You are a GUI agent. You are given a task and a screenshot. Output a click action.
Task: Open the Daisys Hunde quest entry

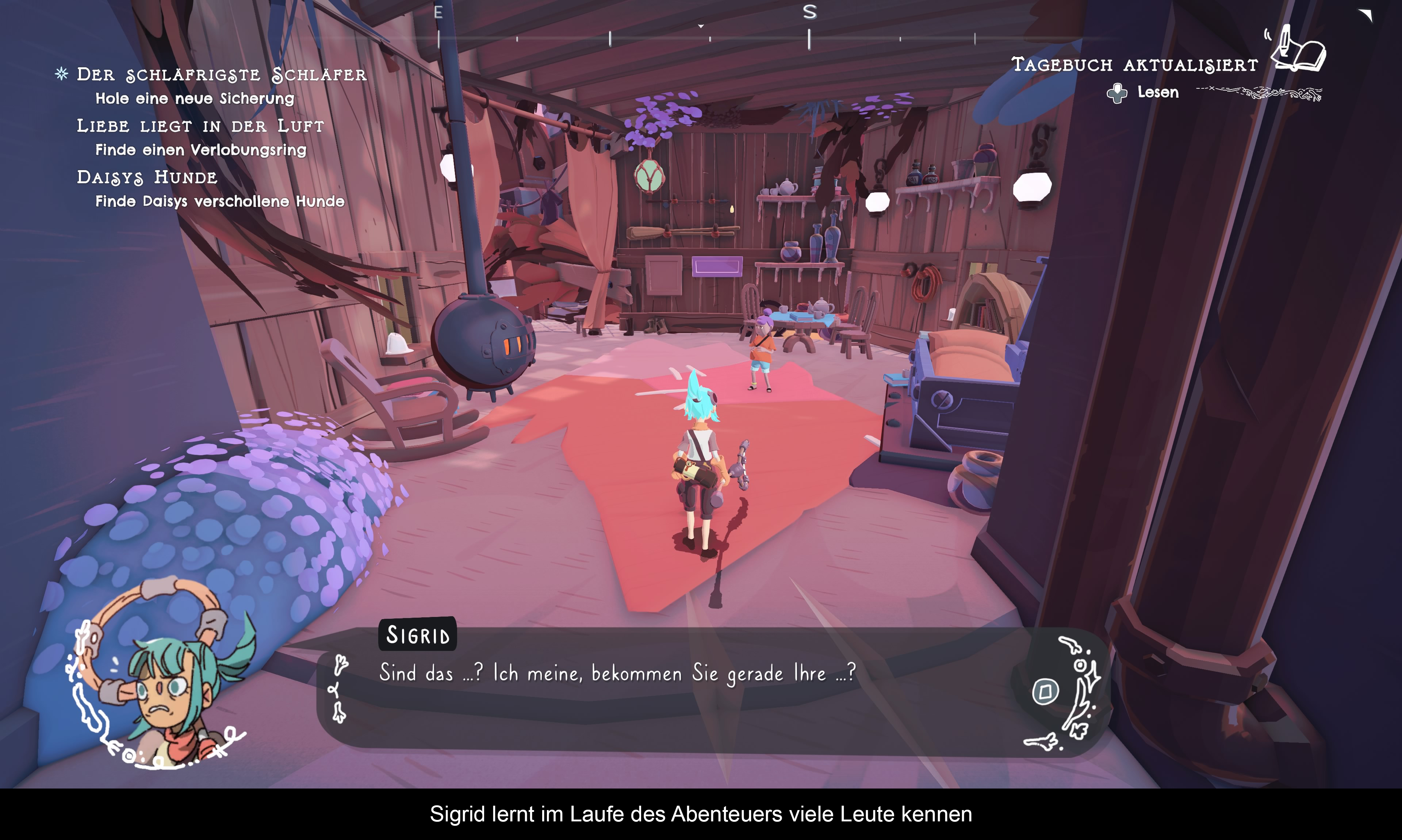tap(147, 177)
